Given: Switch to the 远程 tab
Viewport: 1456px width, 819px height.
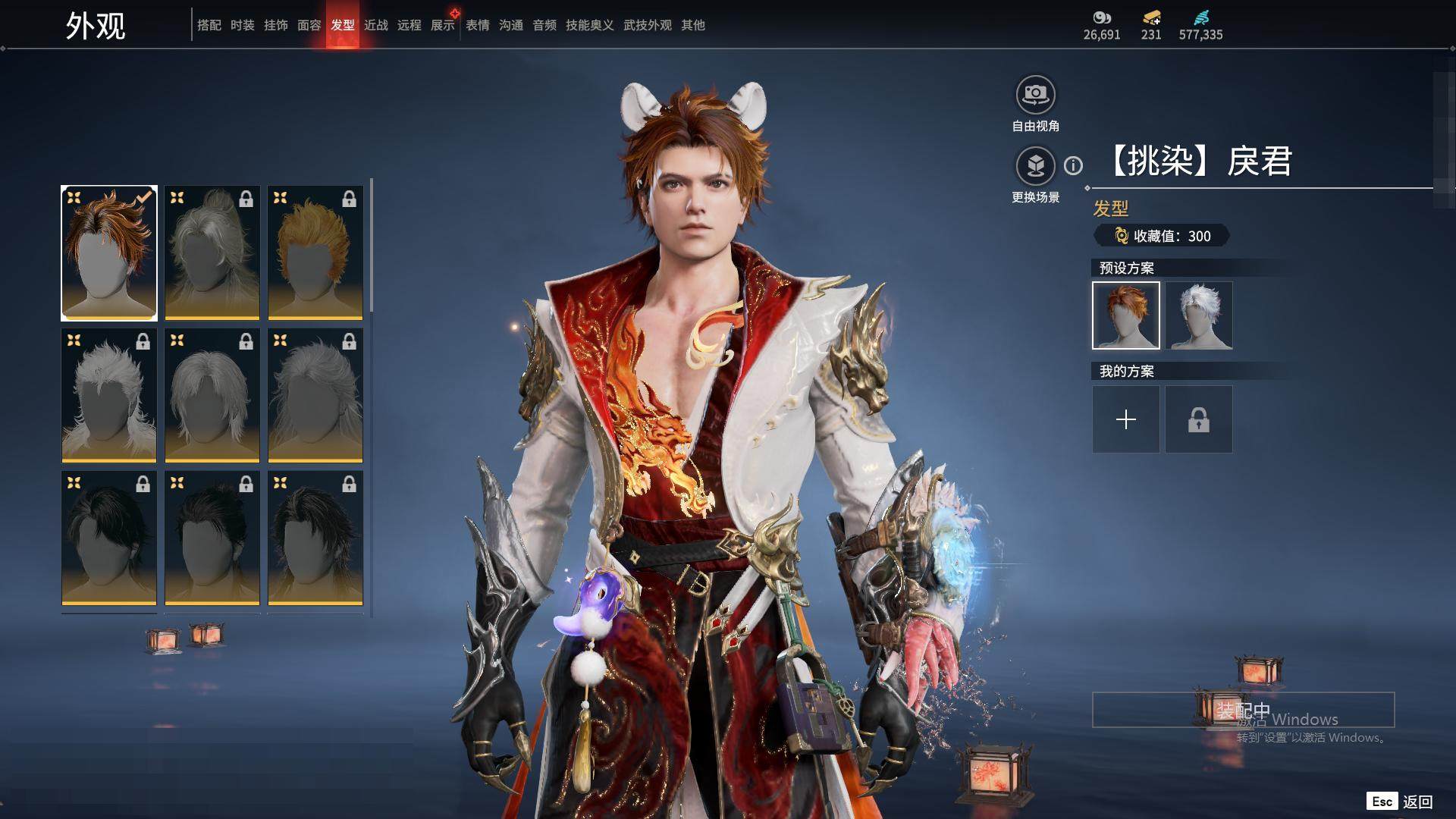Looking at the screenshot, I should (x=409, y=25).
